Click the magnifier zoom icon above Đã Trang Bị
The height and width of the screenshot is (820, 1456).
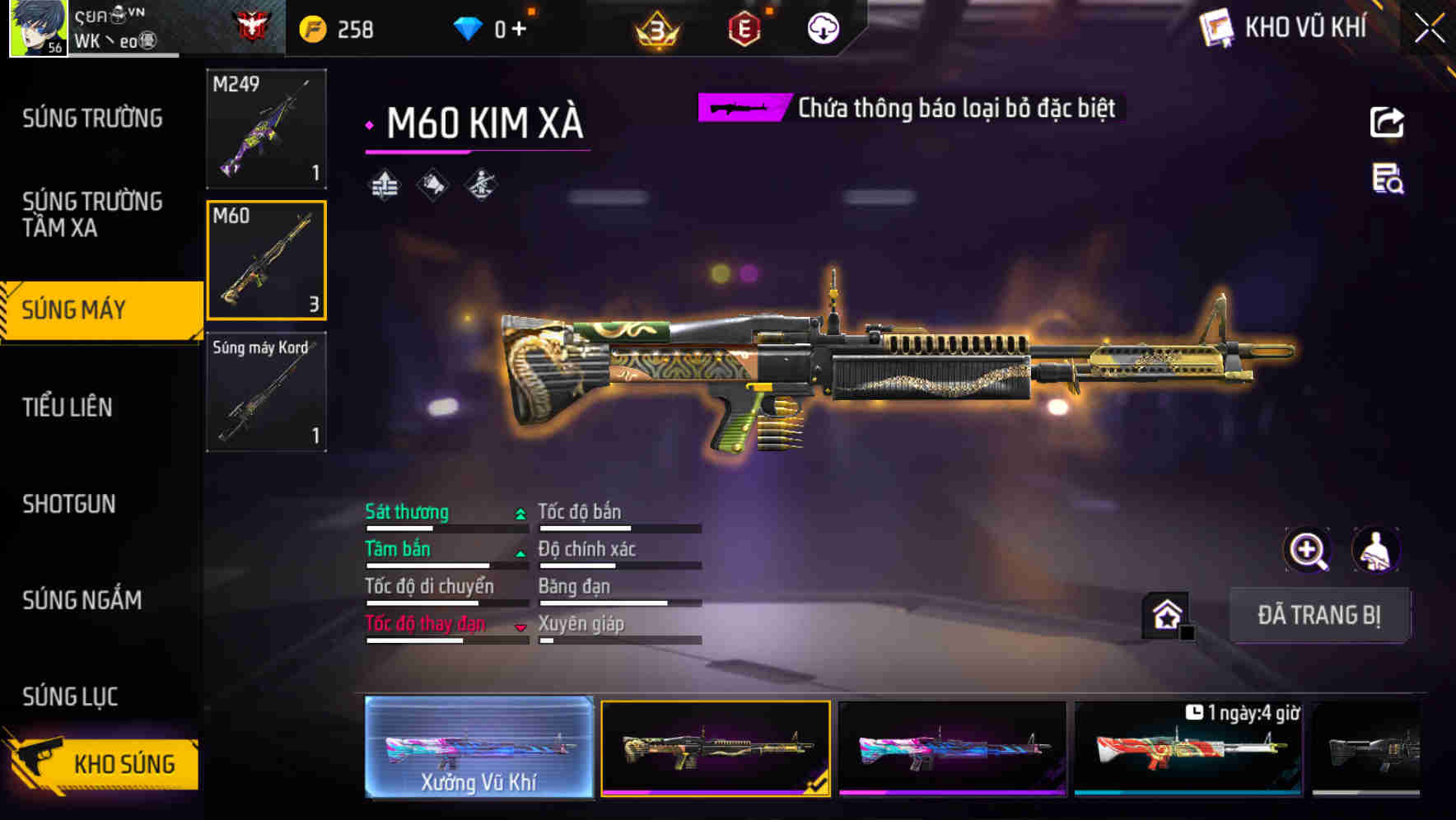1308,550
